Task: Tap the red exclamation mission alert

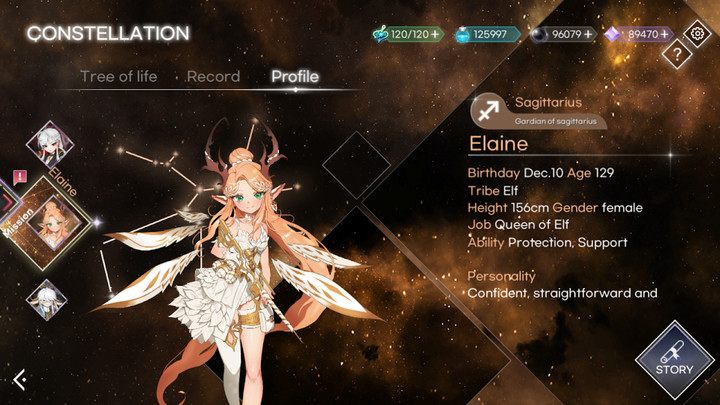Action: pos(19,176)
